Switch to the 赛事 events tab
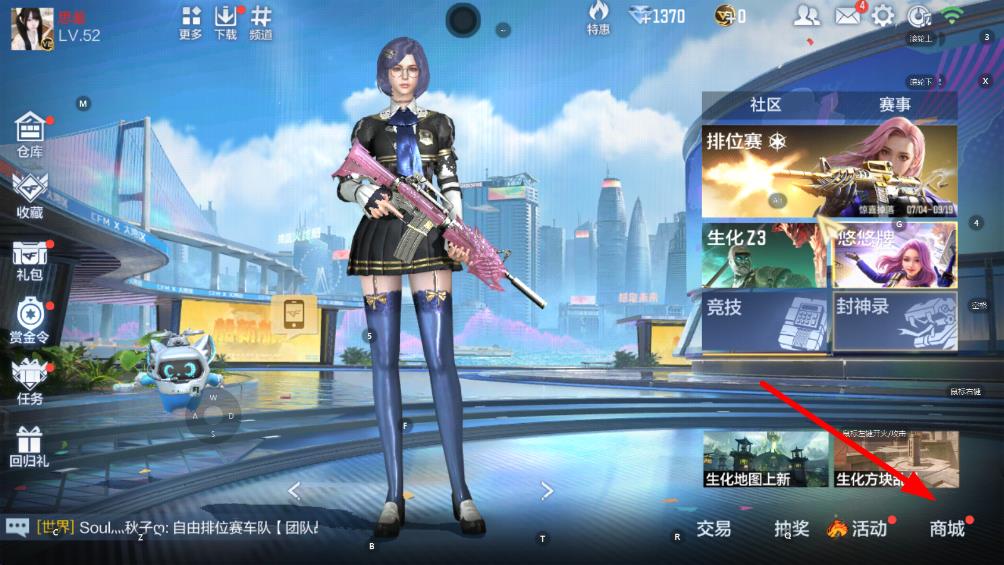The image size is (1004, 565). coord(894,105)
